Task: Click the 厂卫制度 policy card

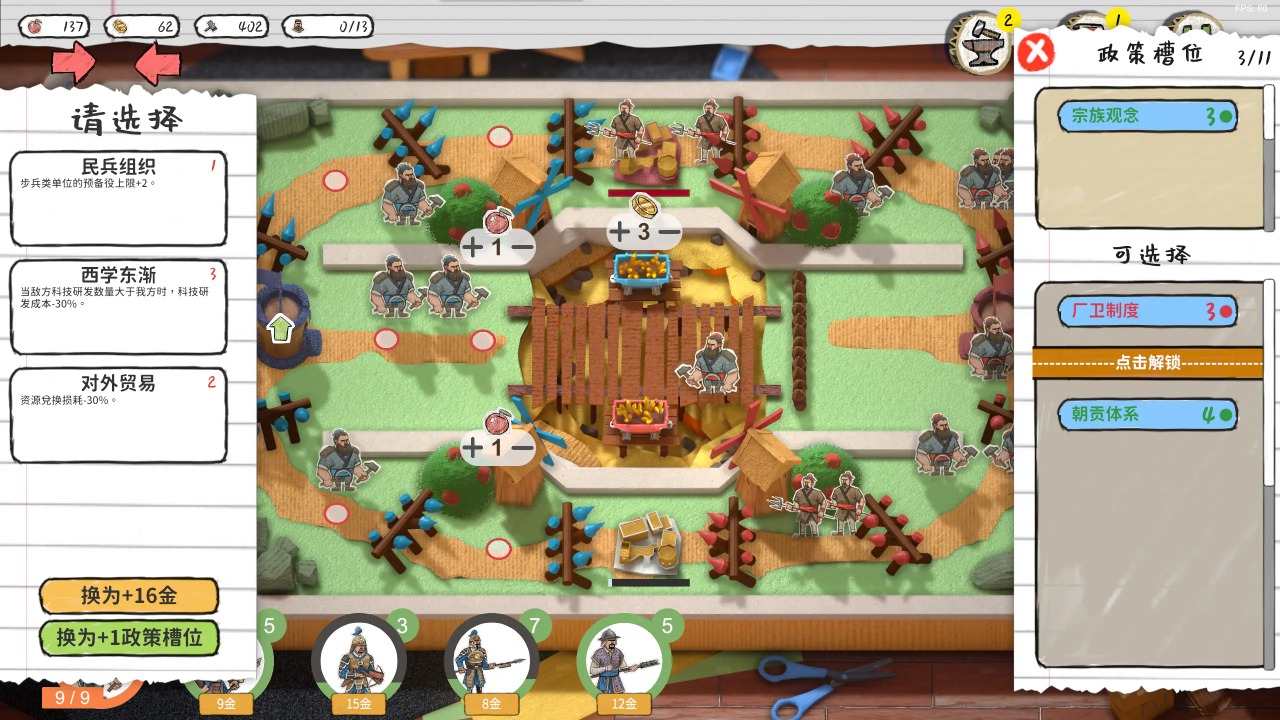Action: [x=1147, y=311]
